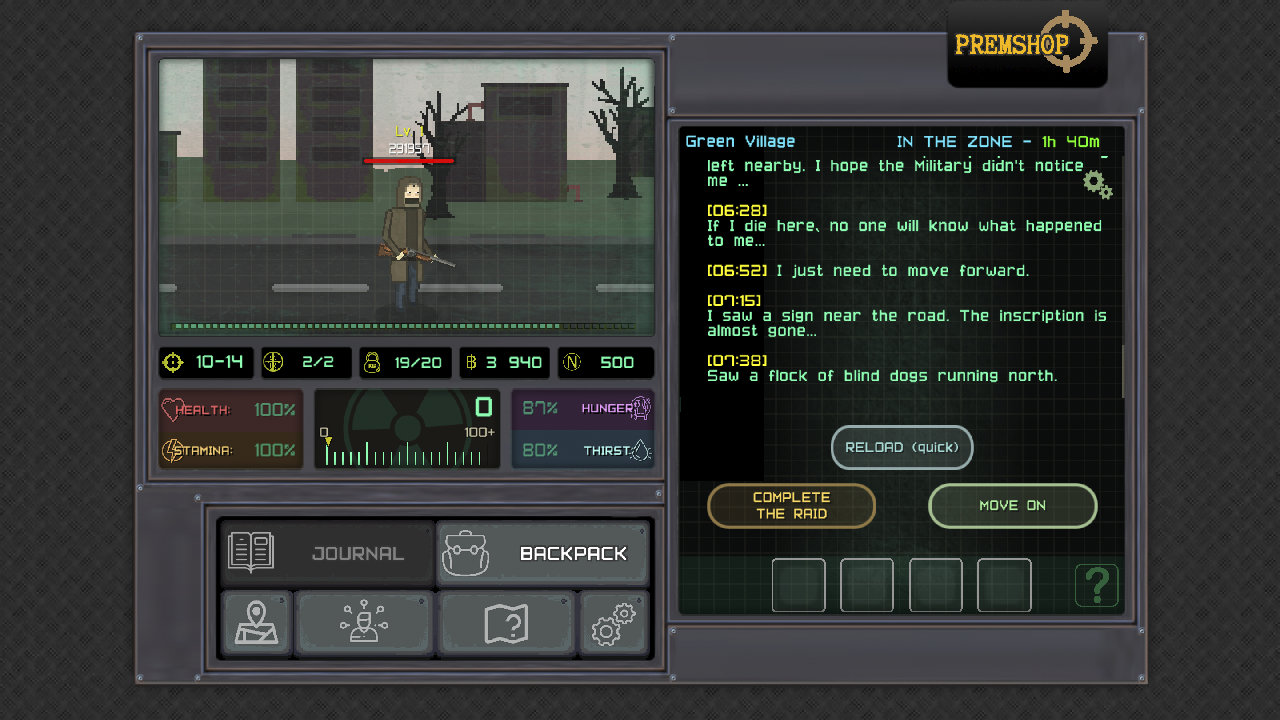Select the first empty quick item slot
The image size is (1280, 720).
[798, 585]
